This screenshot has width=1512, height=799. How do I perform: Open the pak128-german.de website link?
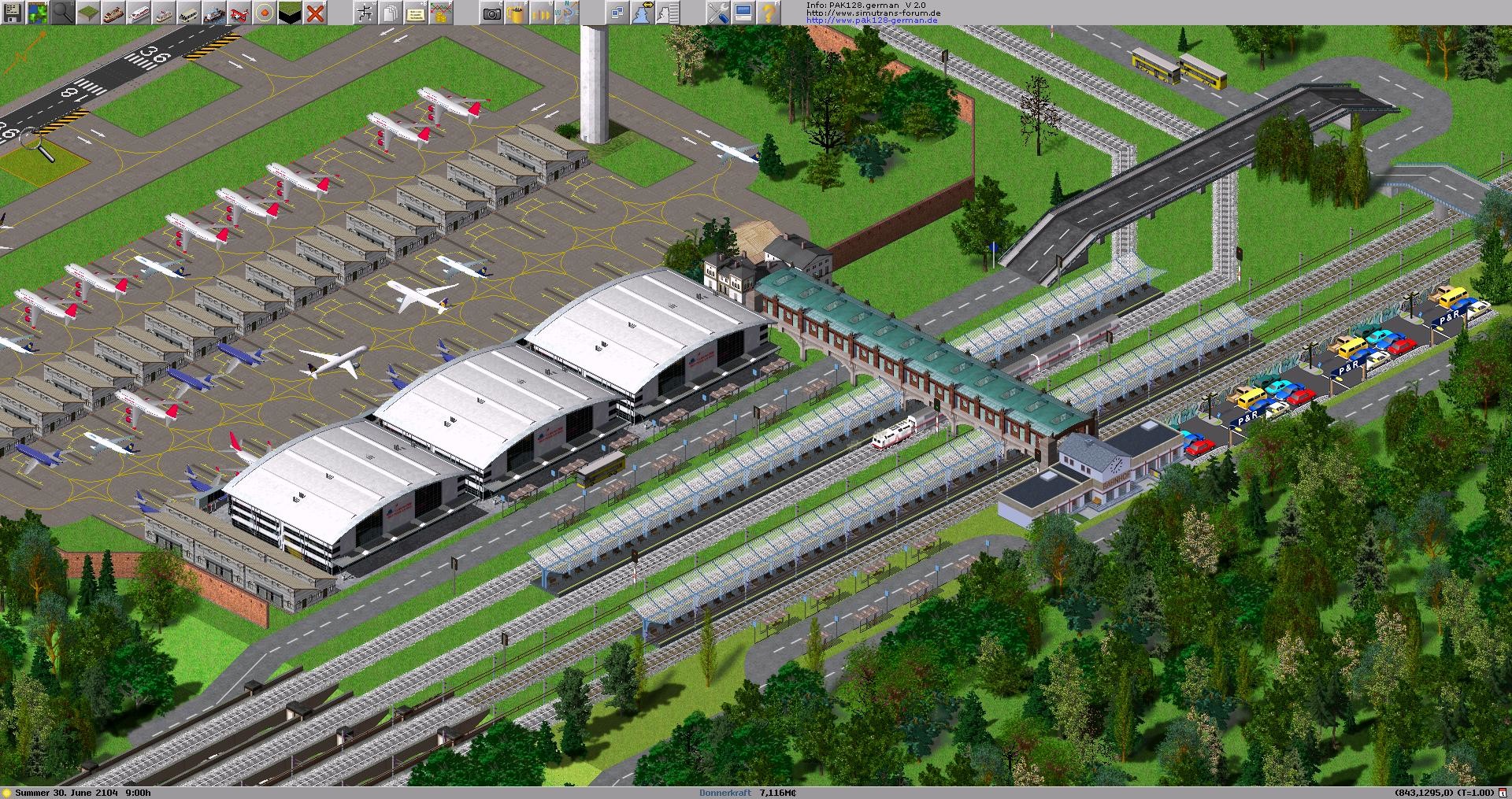873,21
